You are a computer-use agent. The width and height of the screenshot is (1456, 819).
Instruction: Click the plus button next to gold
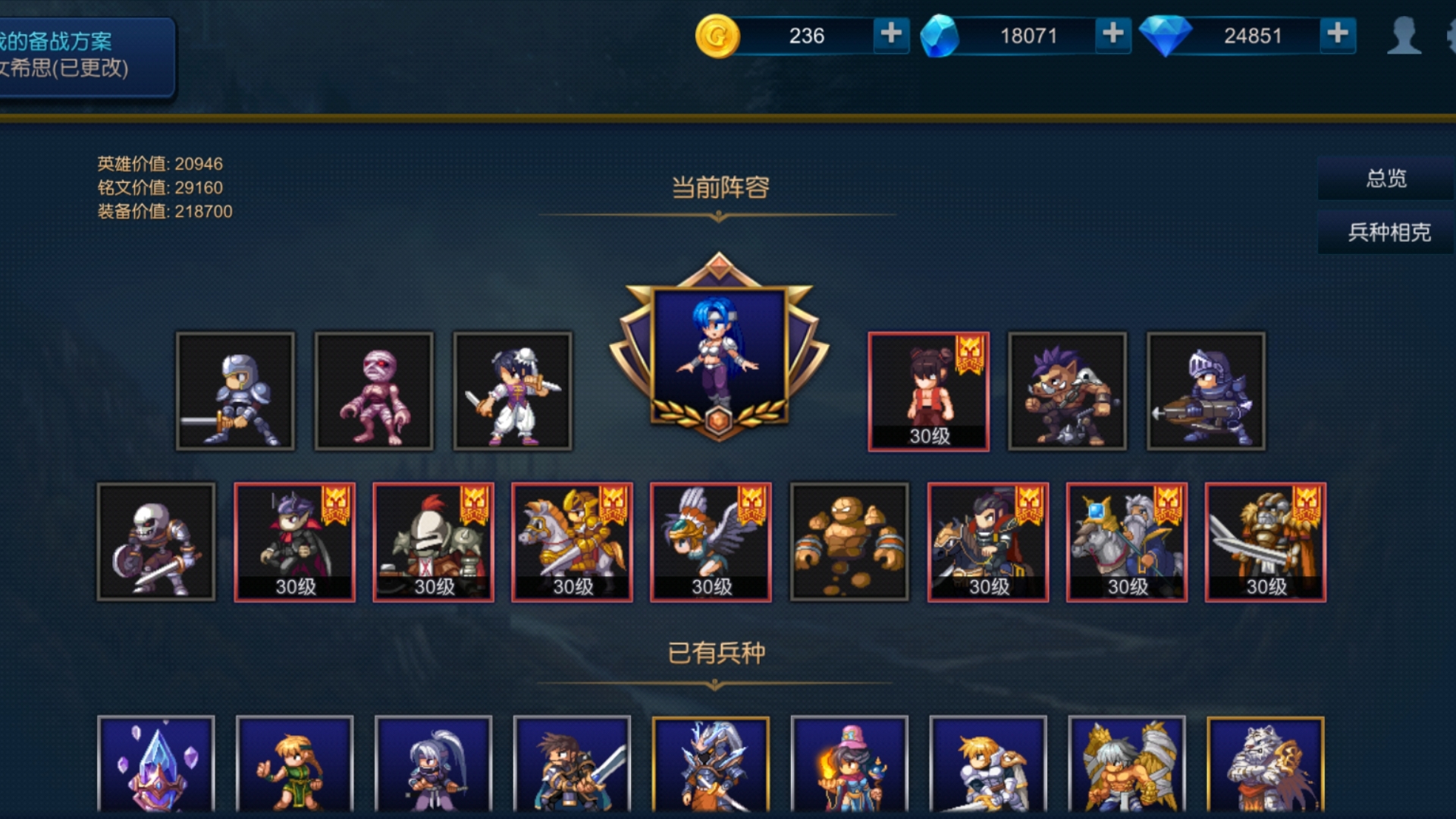890,35
